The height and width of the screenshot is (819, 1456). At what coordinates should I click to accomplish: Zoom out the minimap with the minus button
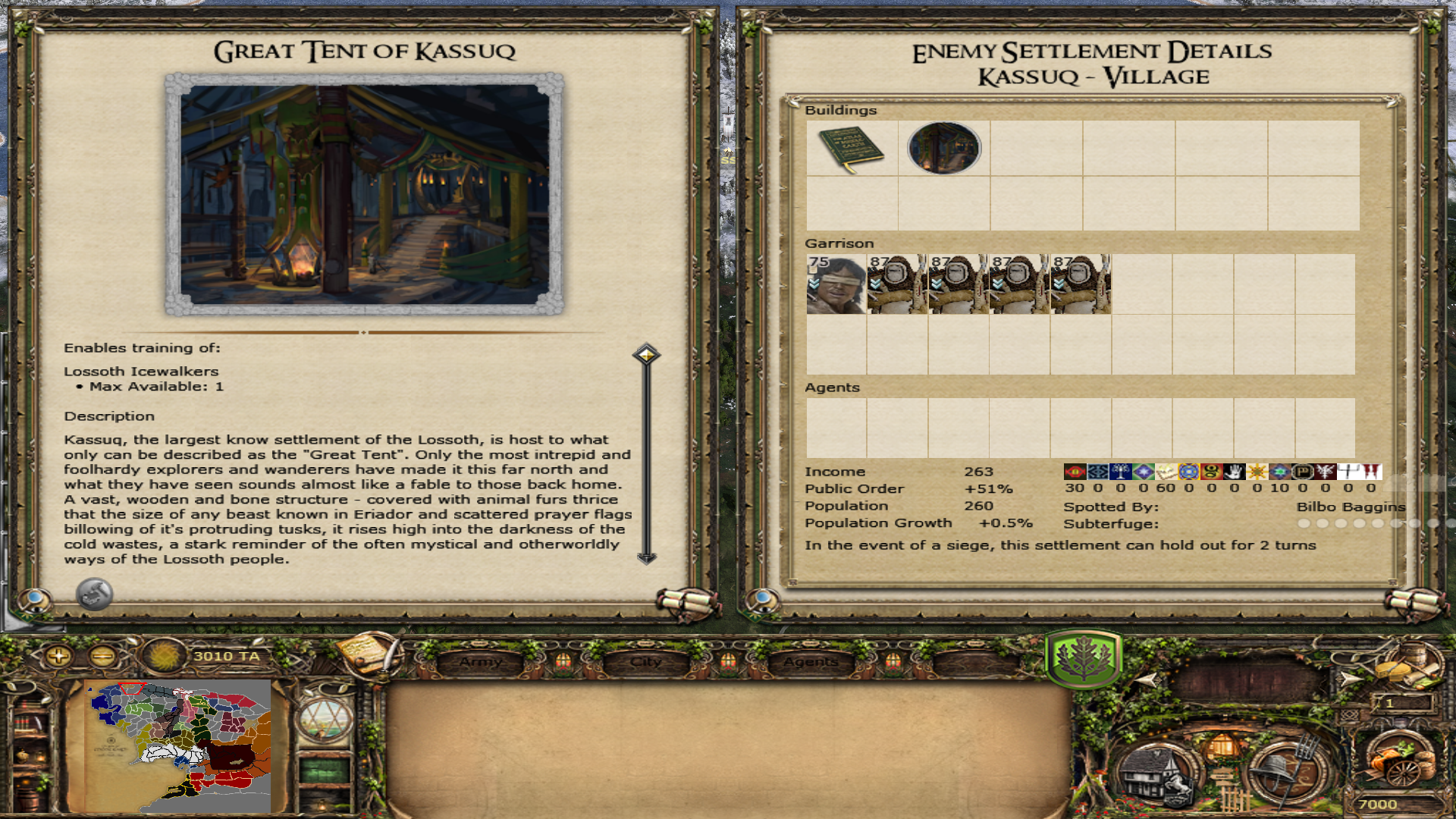click(x=103, y=656)
